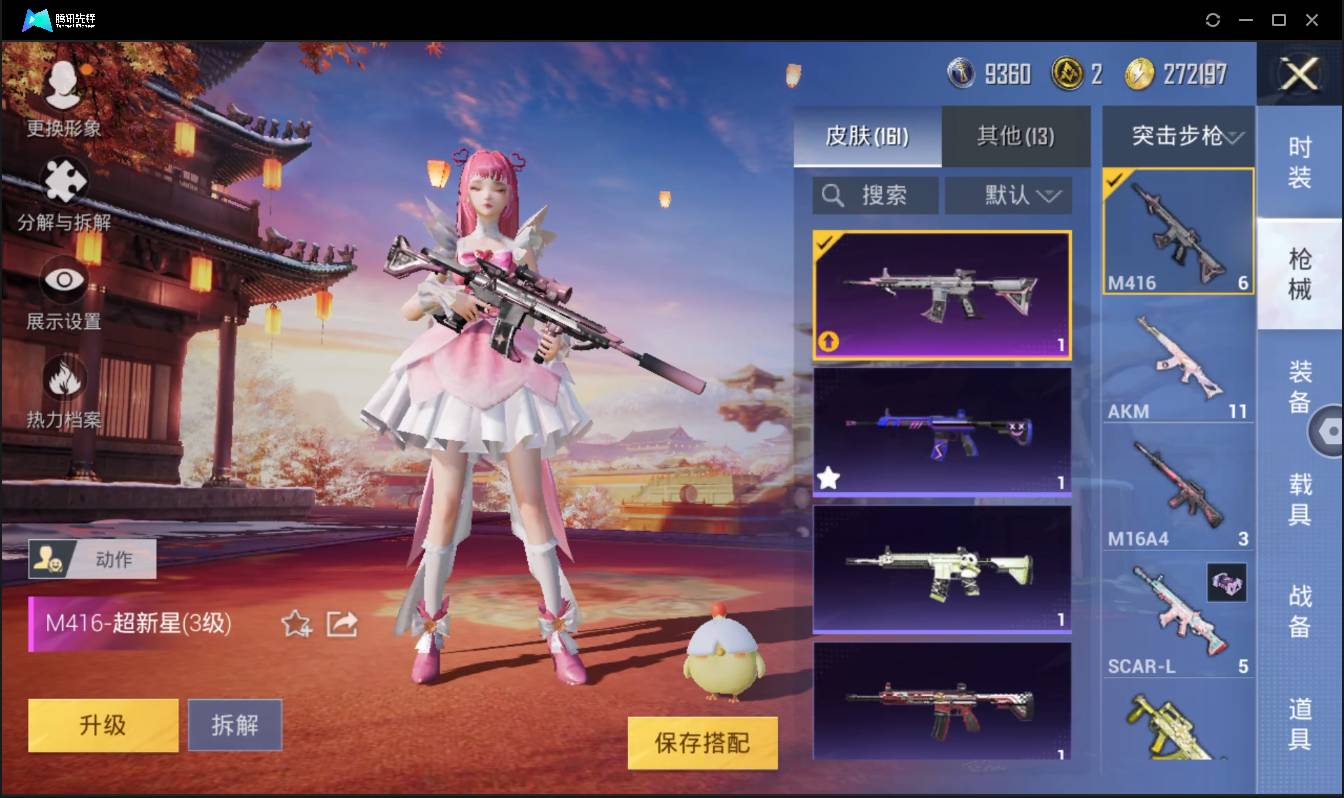Switch to the 其他(13) tab

[x=1015, y=137]
